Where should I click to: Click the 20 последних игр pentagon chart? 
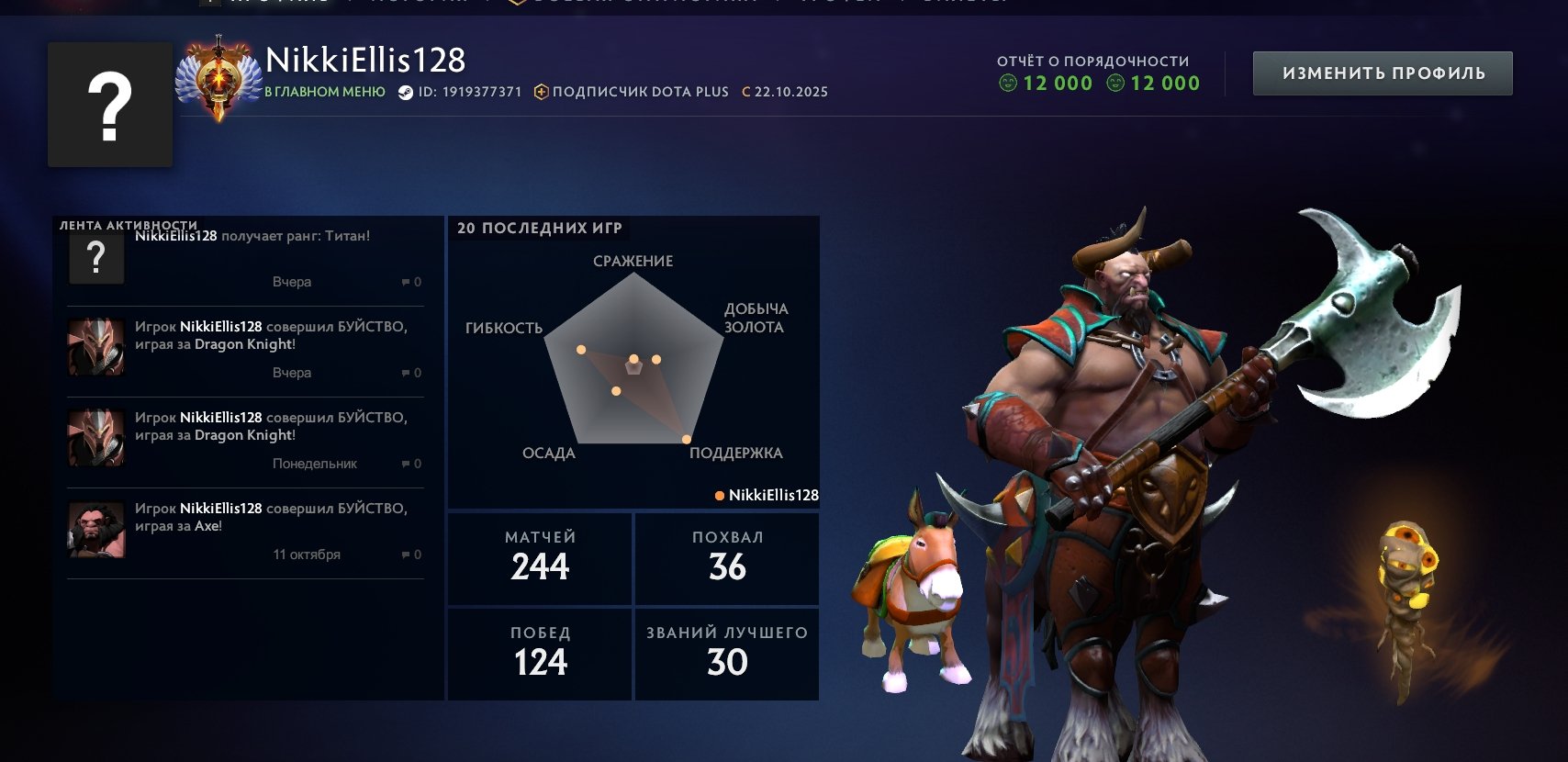pyautogui.click(x=633, y=364)
